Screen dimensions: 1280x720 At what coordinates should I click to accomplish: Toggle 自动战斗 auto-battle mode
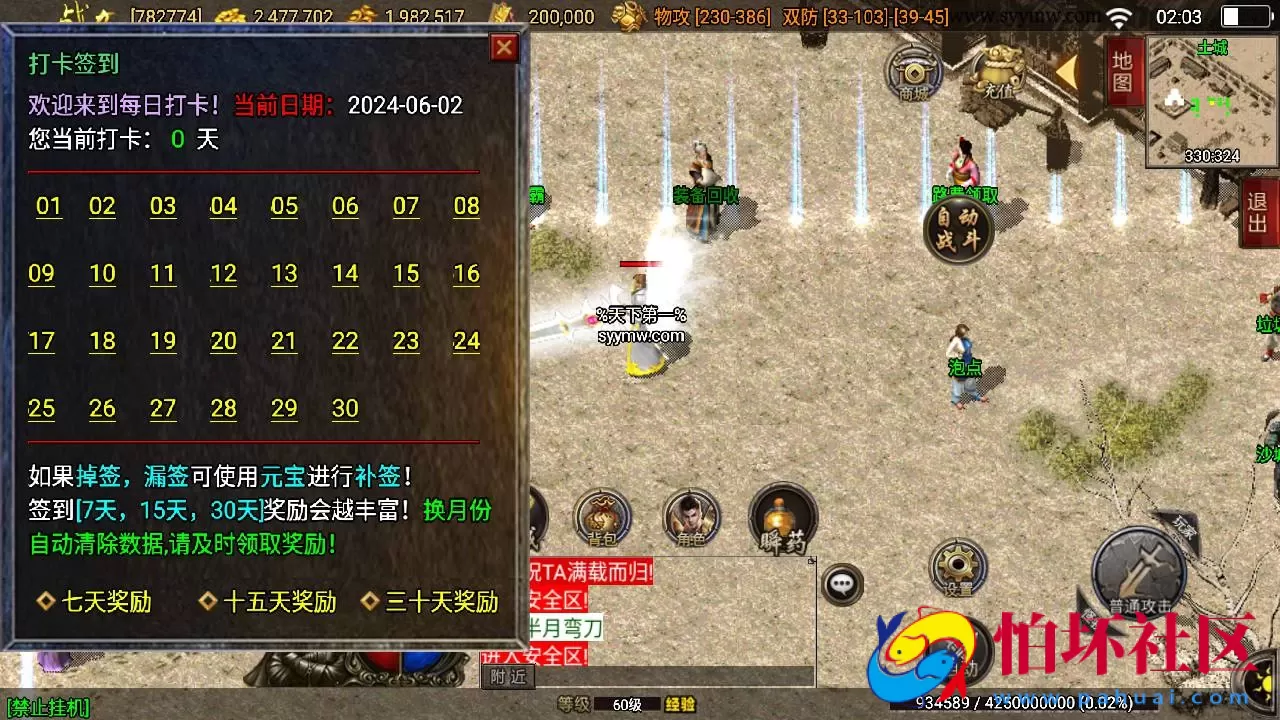pyautogui.click(x=958, y=228)
